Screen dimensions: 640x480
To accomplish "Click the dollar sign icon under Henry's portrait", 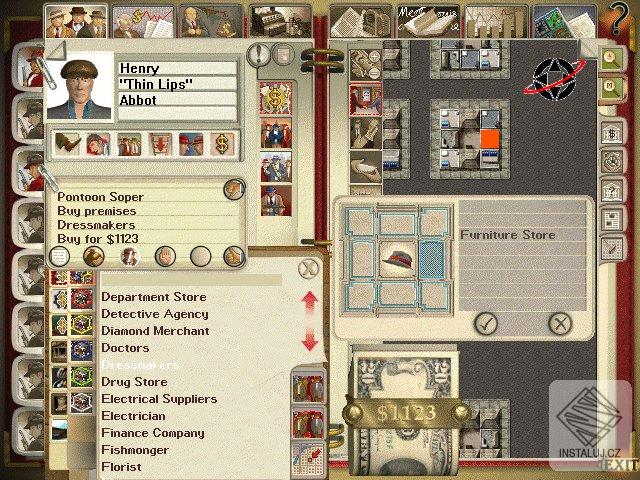I will 221,144.
